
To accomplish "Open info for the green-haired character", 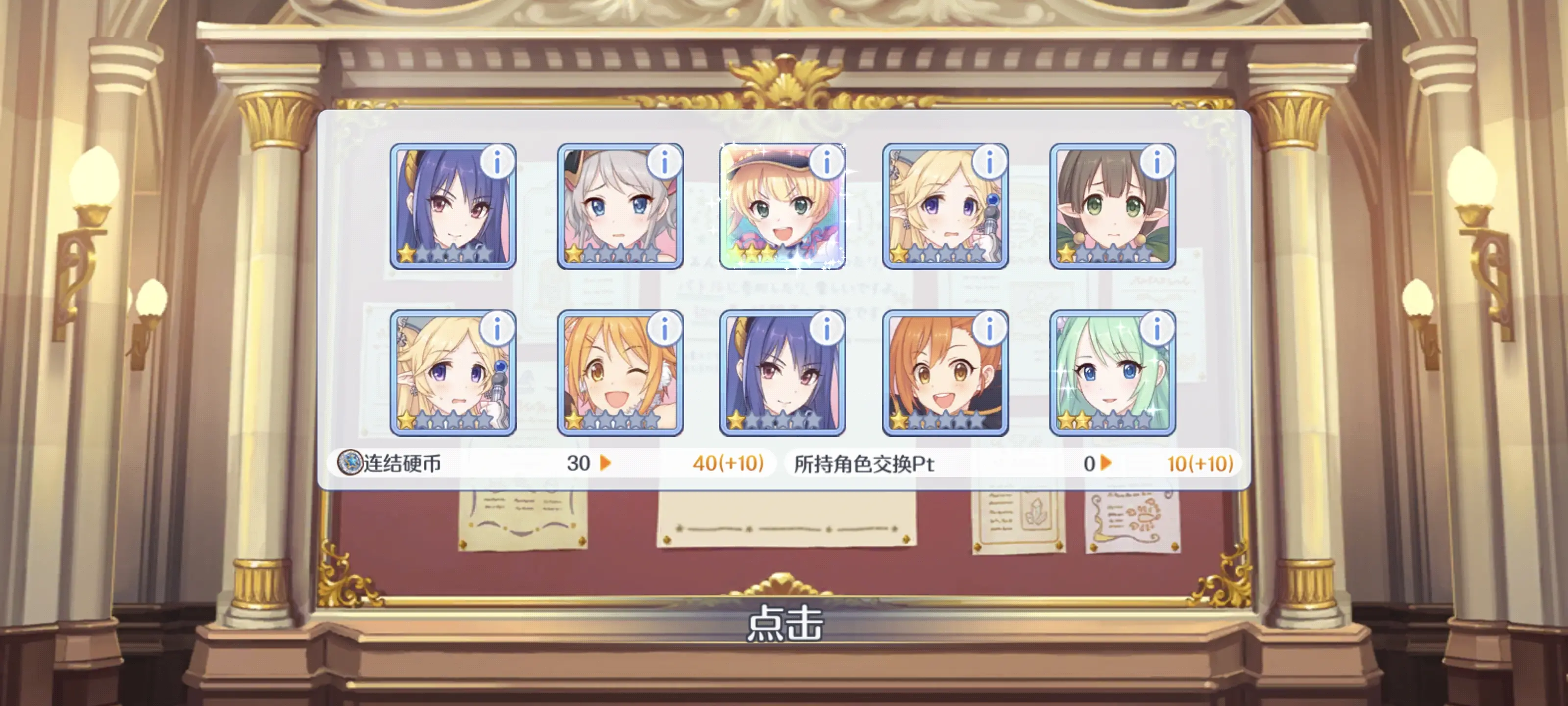I will coord(1156,329).
